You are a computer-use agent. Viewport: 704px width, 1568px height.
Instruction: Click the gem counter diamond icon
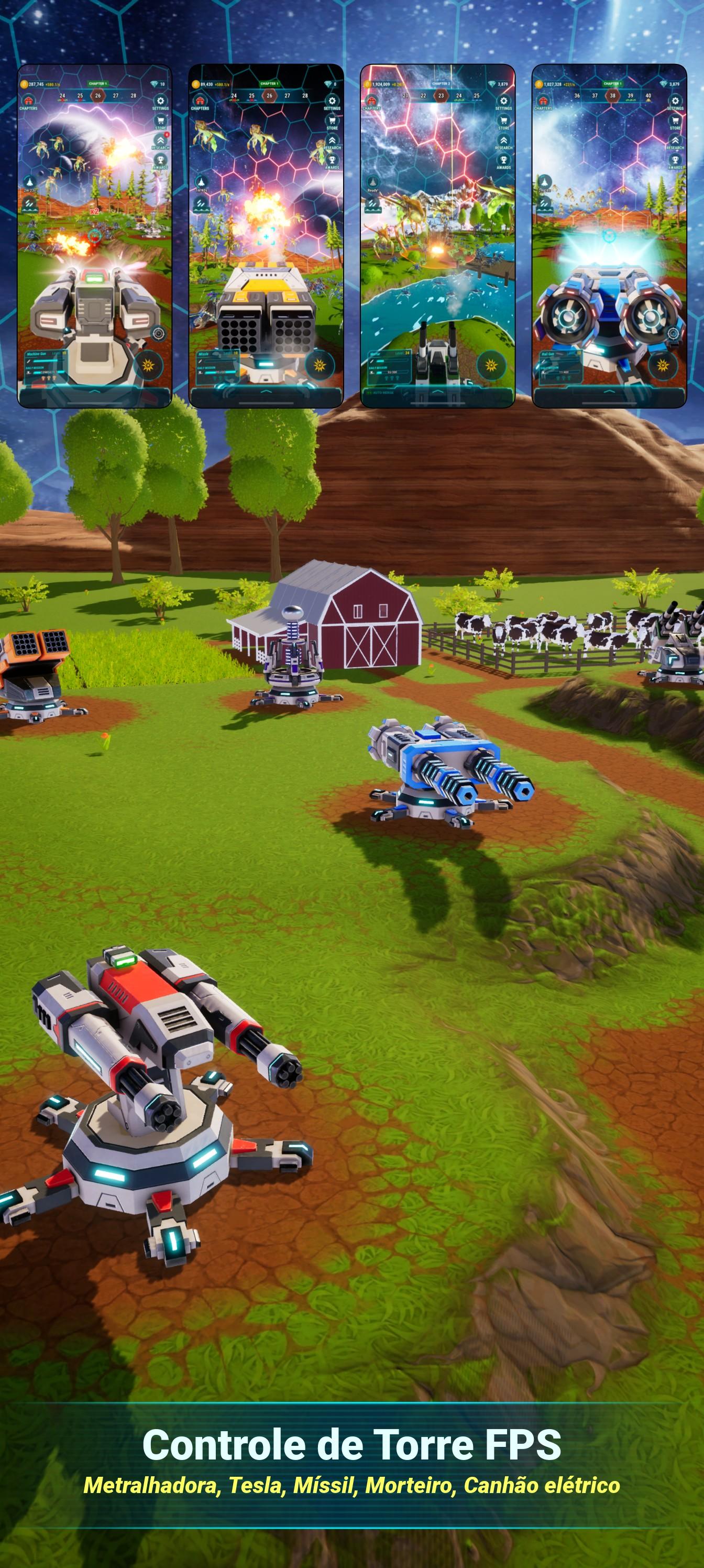click(154, 84)
